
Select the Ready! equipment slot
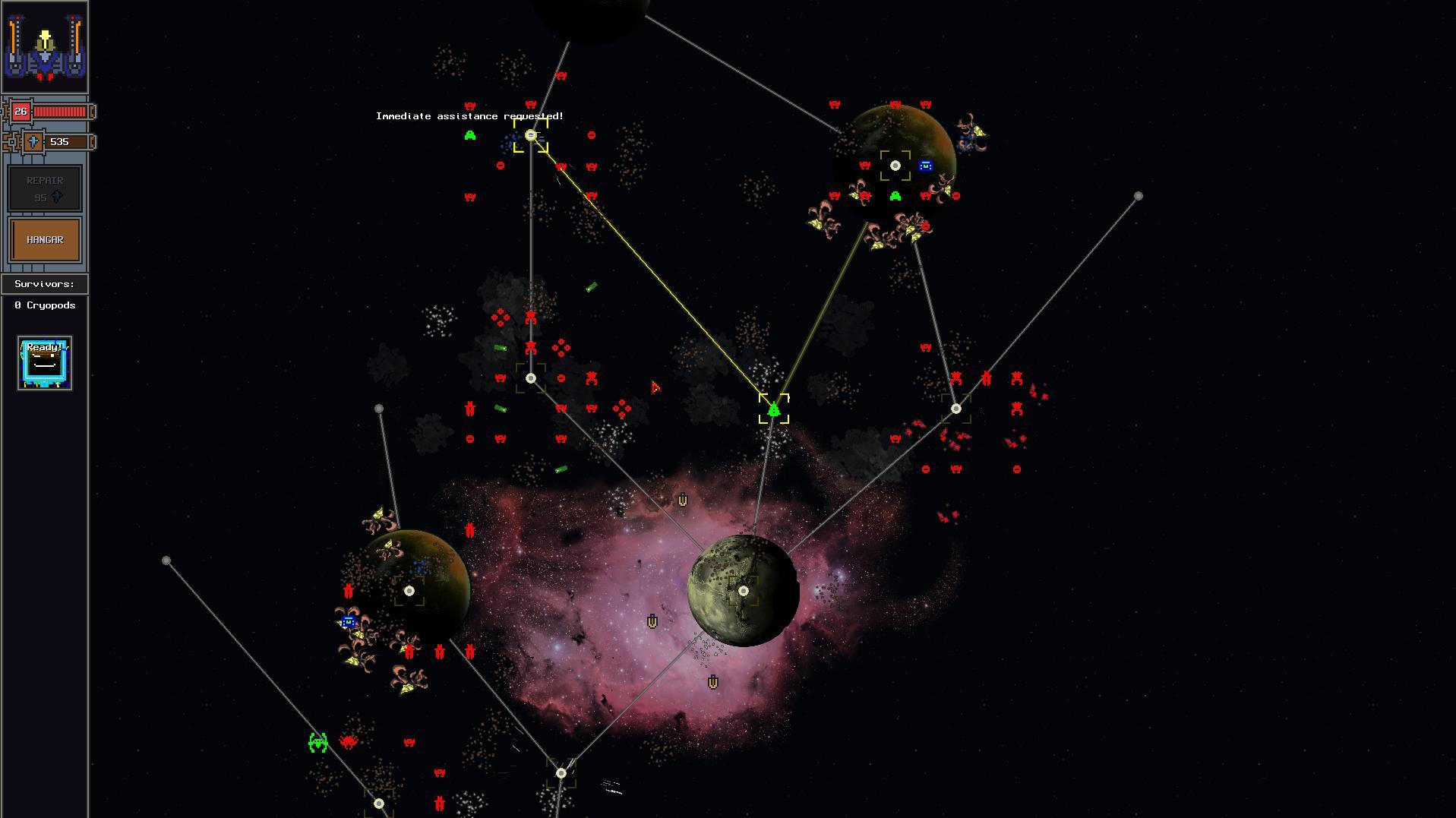coord(44,363)
